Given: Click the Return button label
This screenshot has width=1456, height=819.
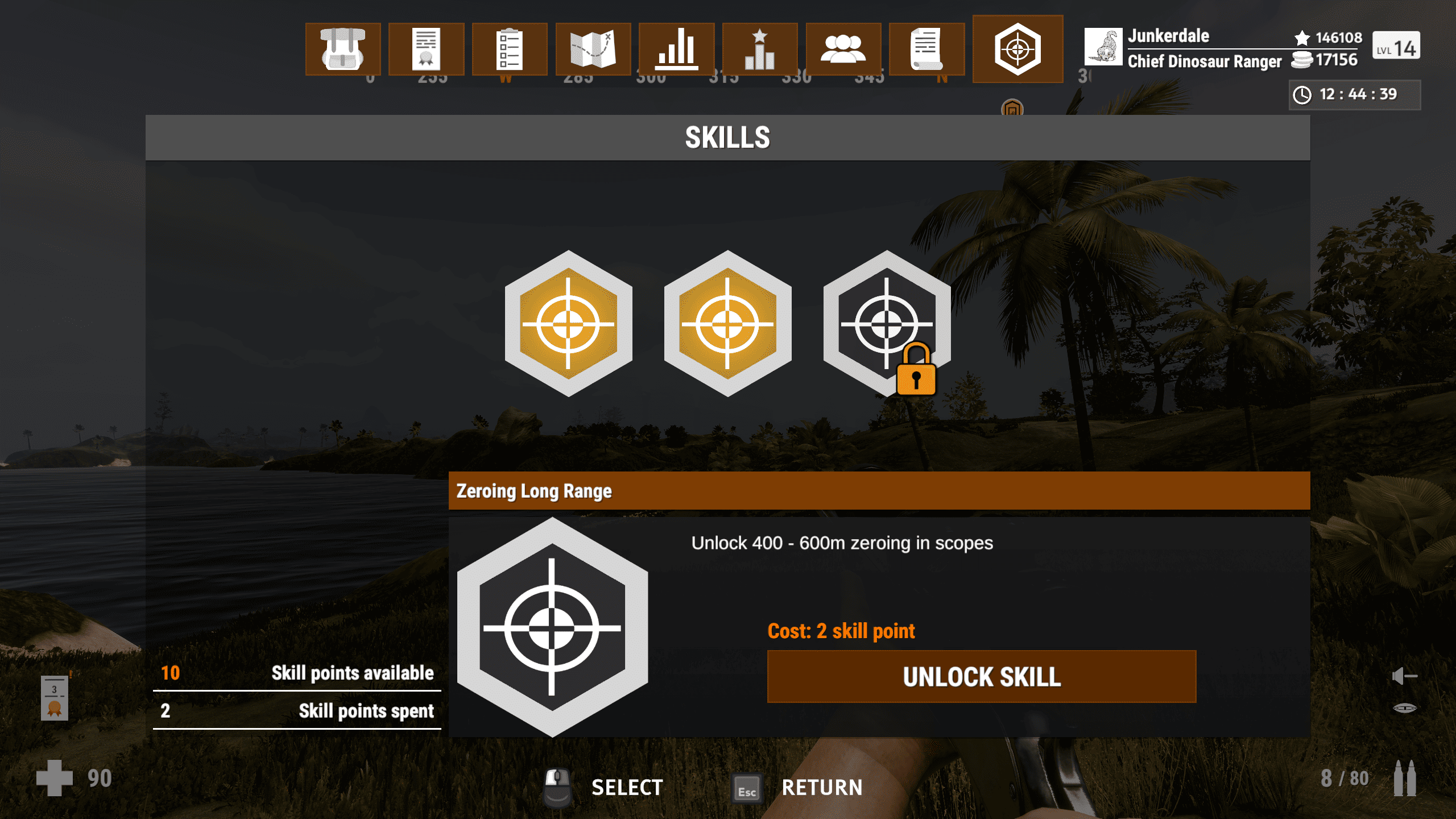Looking at the screenshot, I should (x=822, y=788).
